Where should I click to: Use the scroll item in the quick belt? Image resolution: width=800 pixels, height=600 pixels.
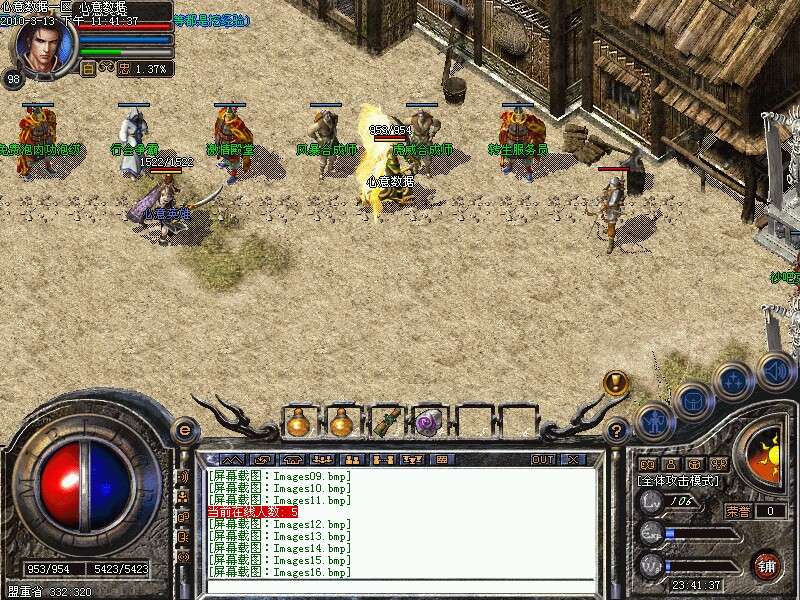385,423
